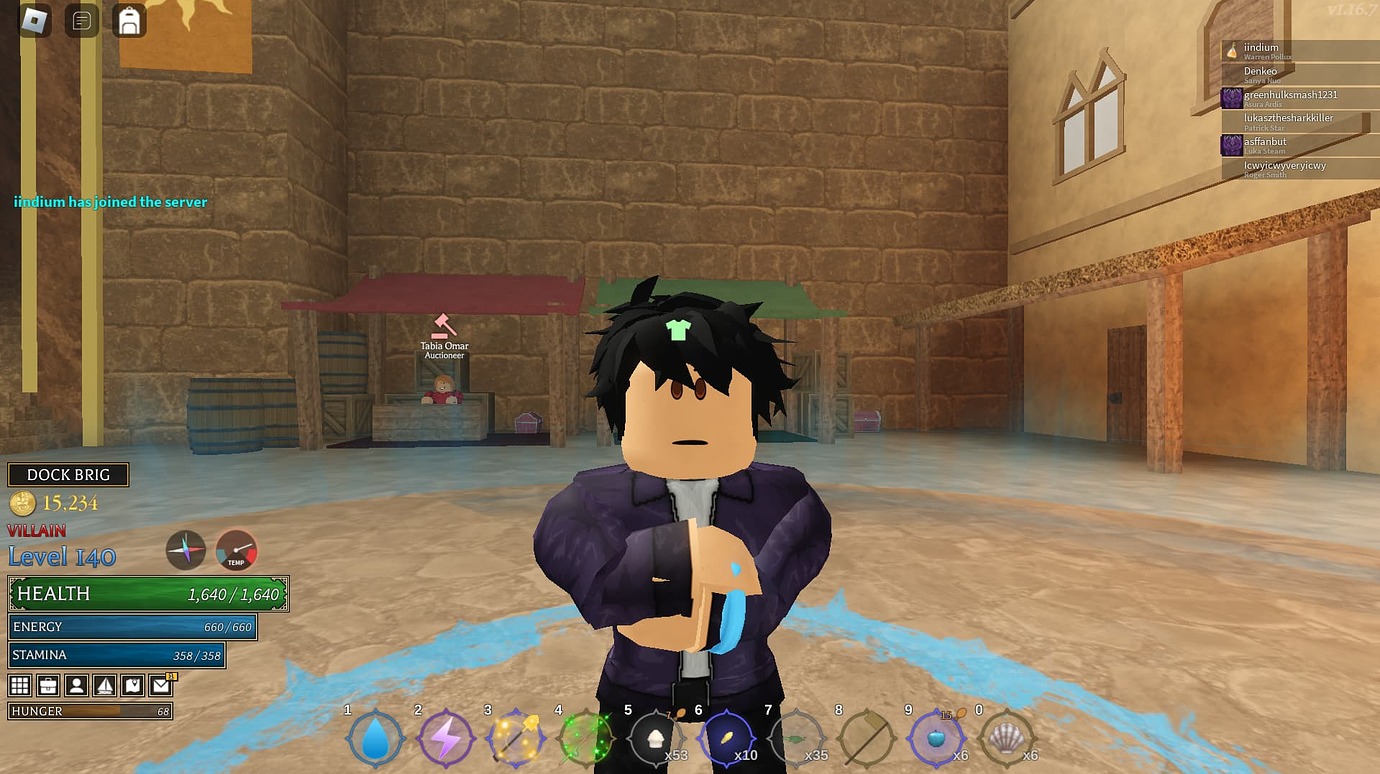This screenshot has height=774, width=1380.
Task: Click the compass navigation icon
Action: click(x=186, y=550)
